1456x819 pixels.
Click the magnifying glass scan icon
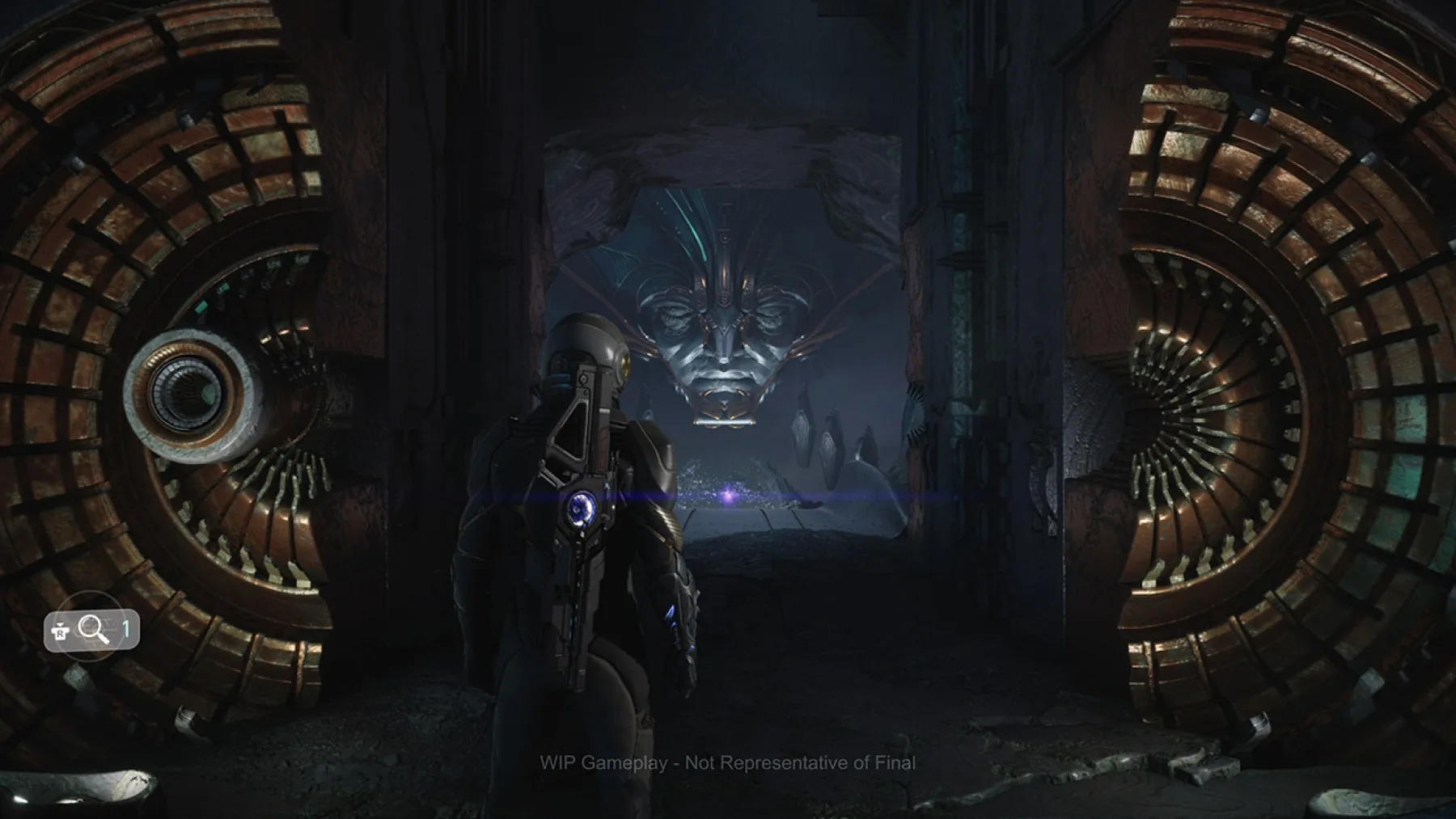(89, 629)
